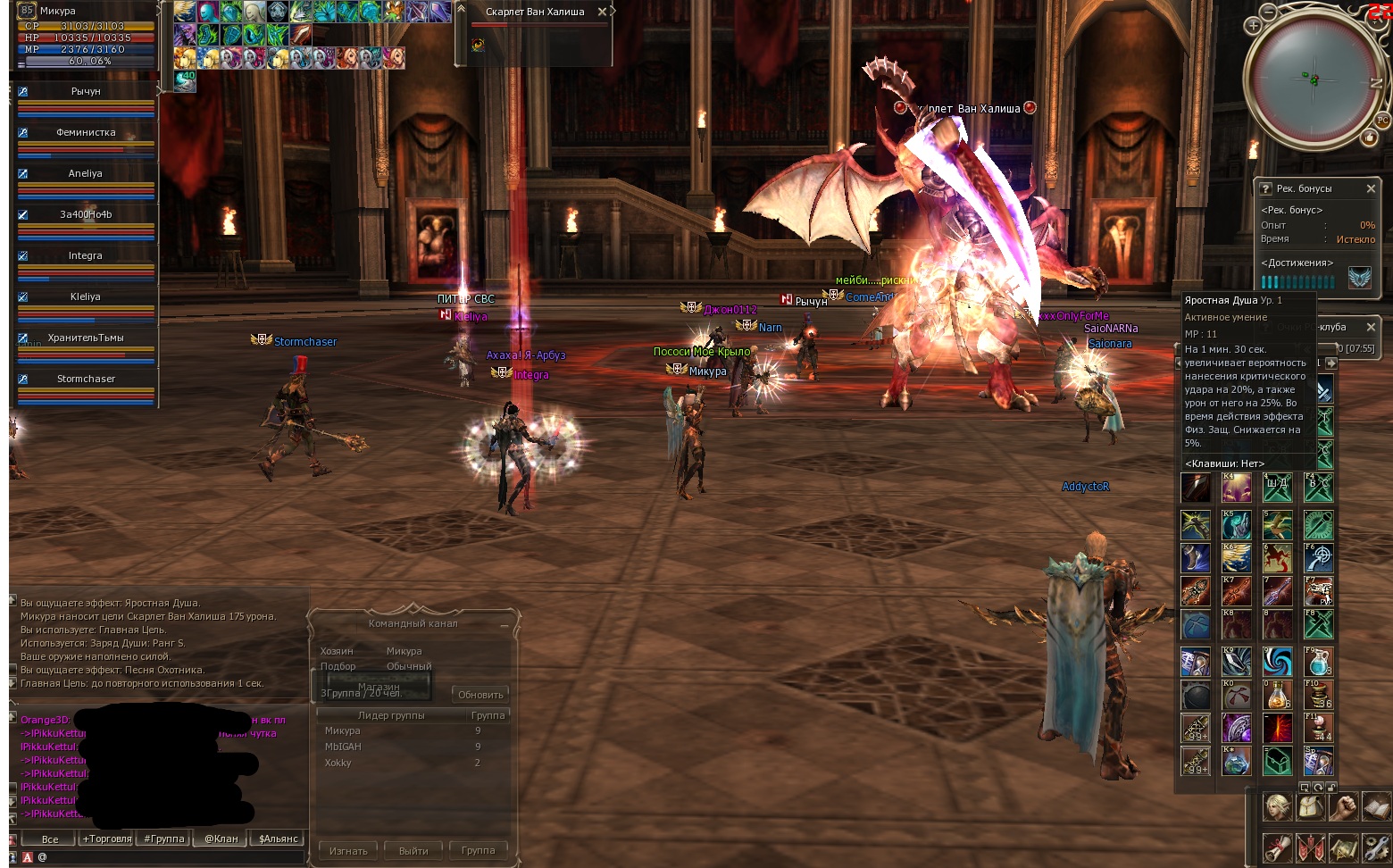Viewport: 1393px width, 868px height.
Task: Switch to the #Группа chat tab
Action: (x=164, y=839)
